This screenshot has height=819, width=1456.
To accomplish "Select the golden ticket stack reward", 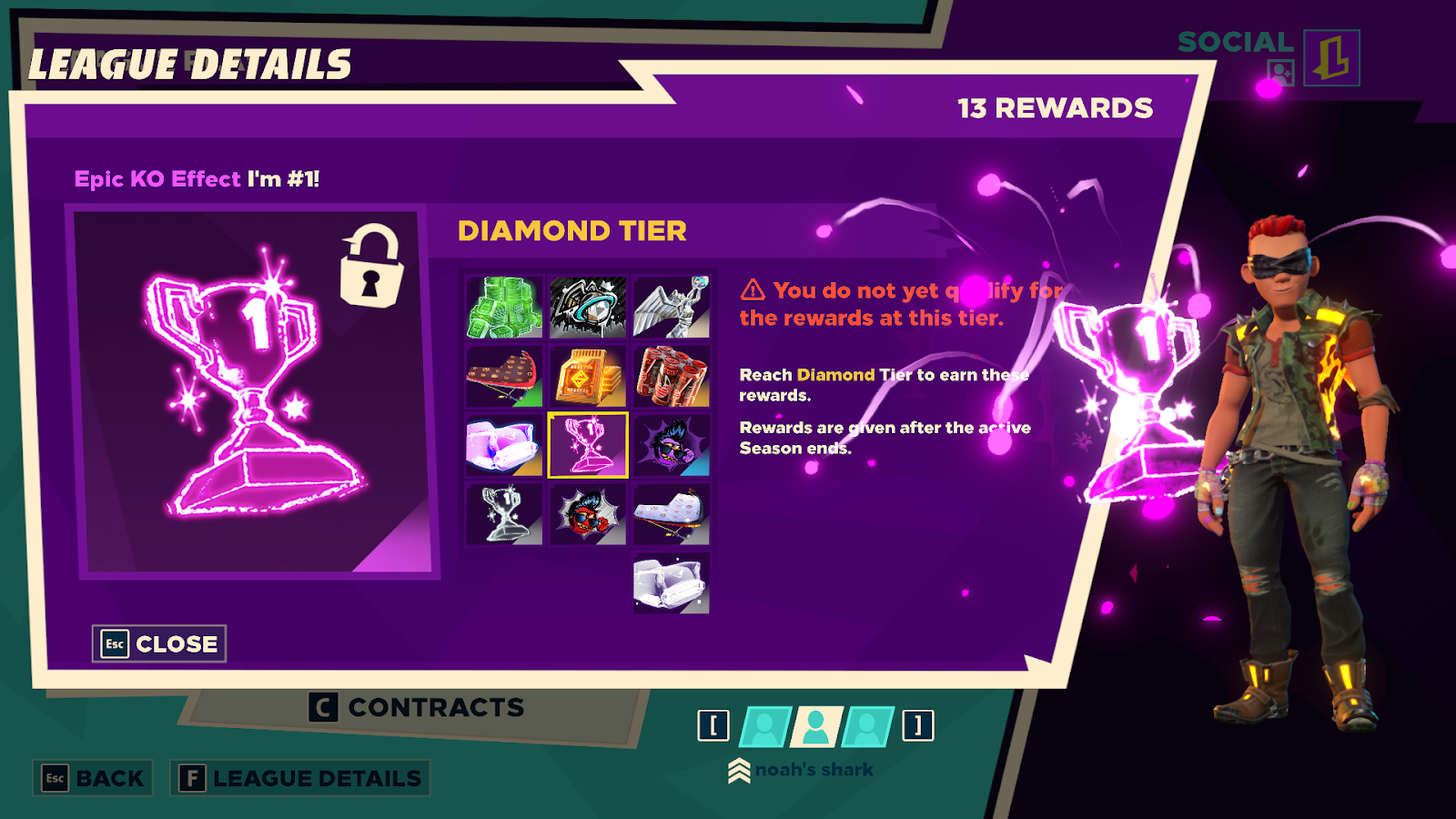I will 588,376.
